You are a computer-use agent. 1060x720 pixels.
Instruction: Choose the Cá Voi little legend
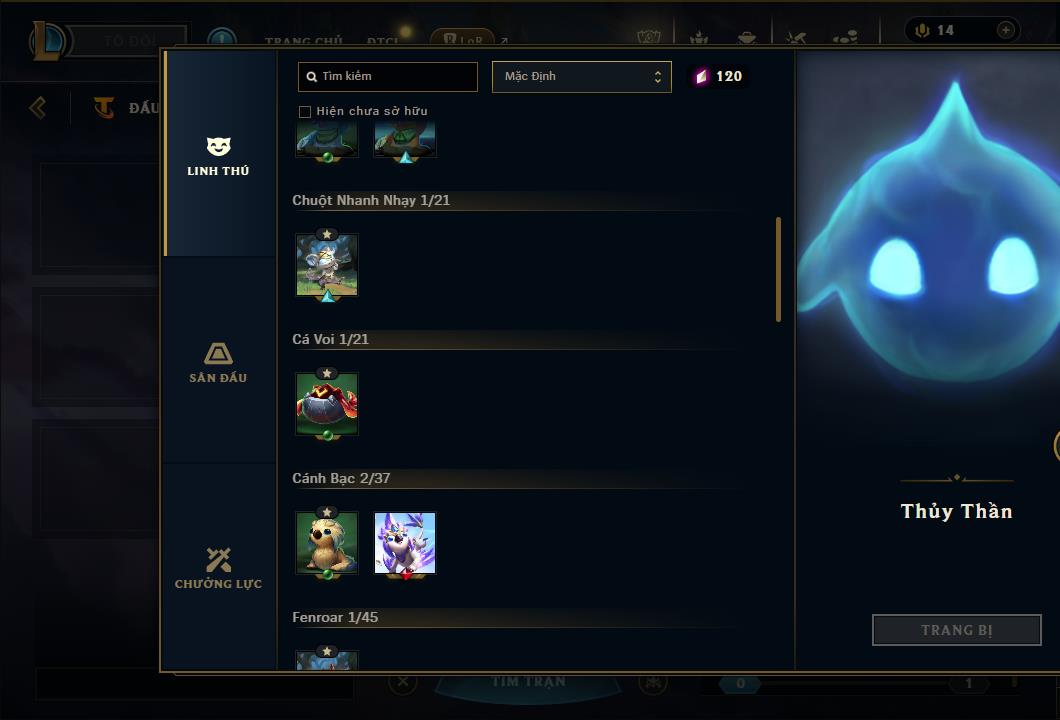click(327, 404)
